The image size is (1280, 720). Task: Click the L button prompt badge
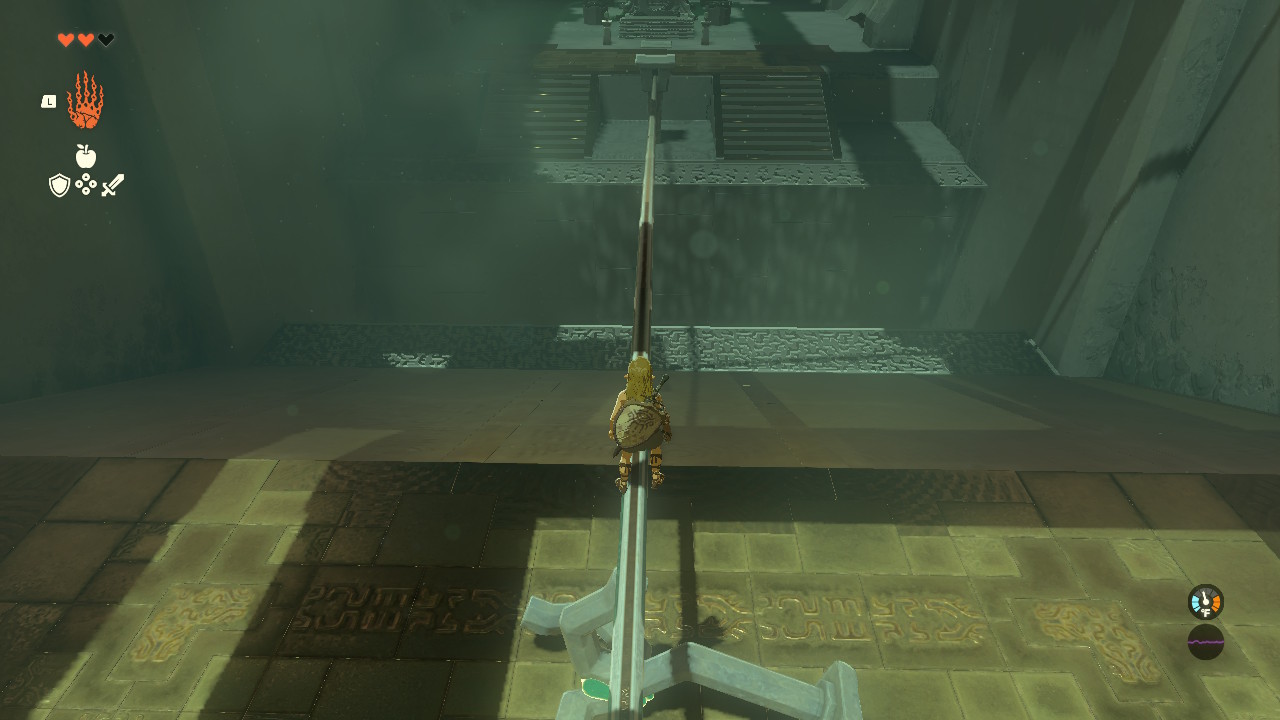pyautogui.click(x=48, y=101)
